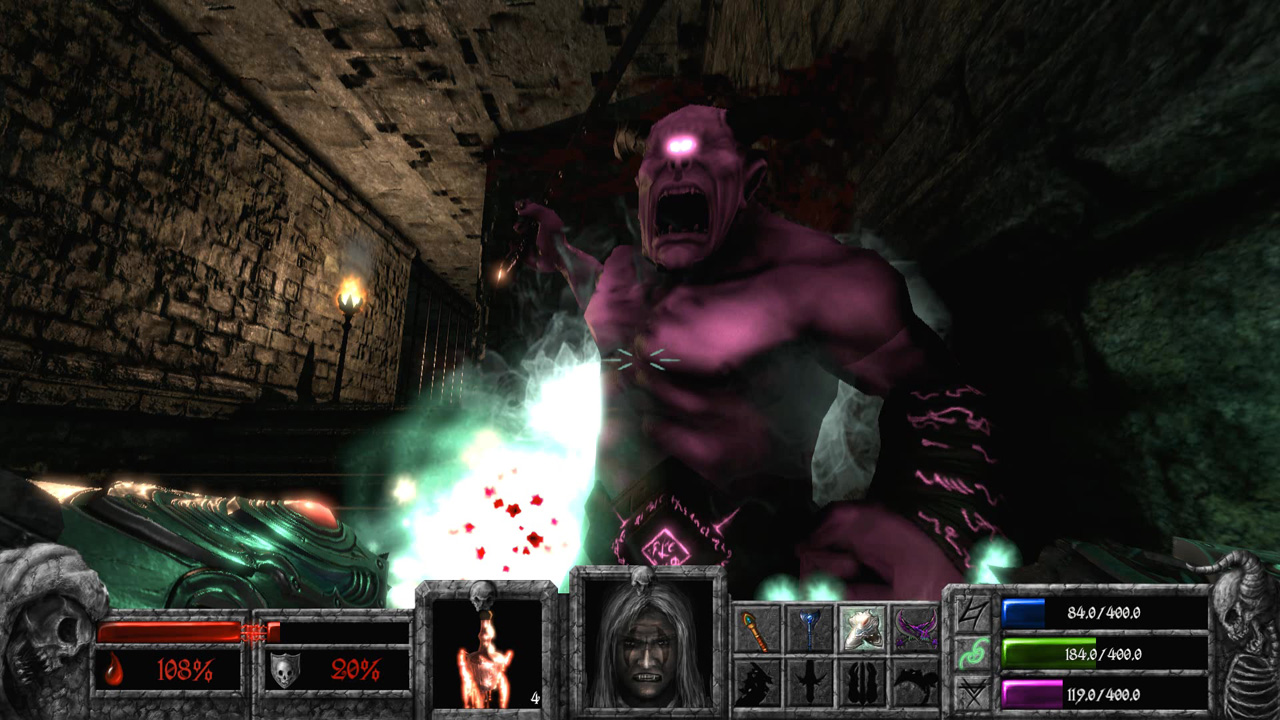Toggle the locked weapon slot below the wand
Screen dimensions: 1280x720
point(754,682)
